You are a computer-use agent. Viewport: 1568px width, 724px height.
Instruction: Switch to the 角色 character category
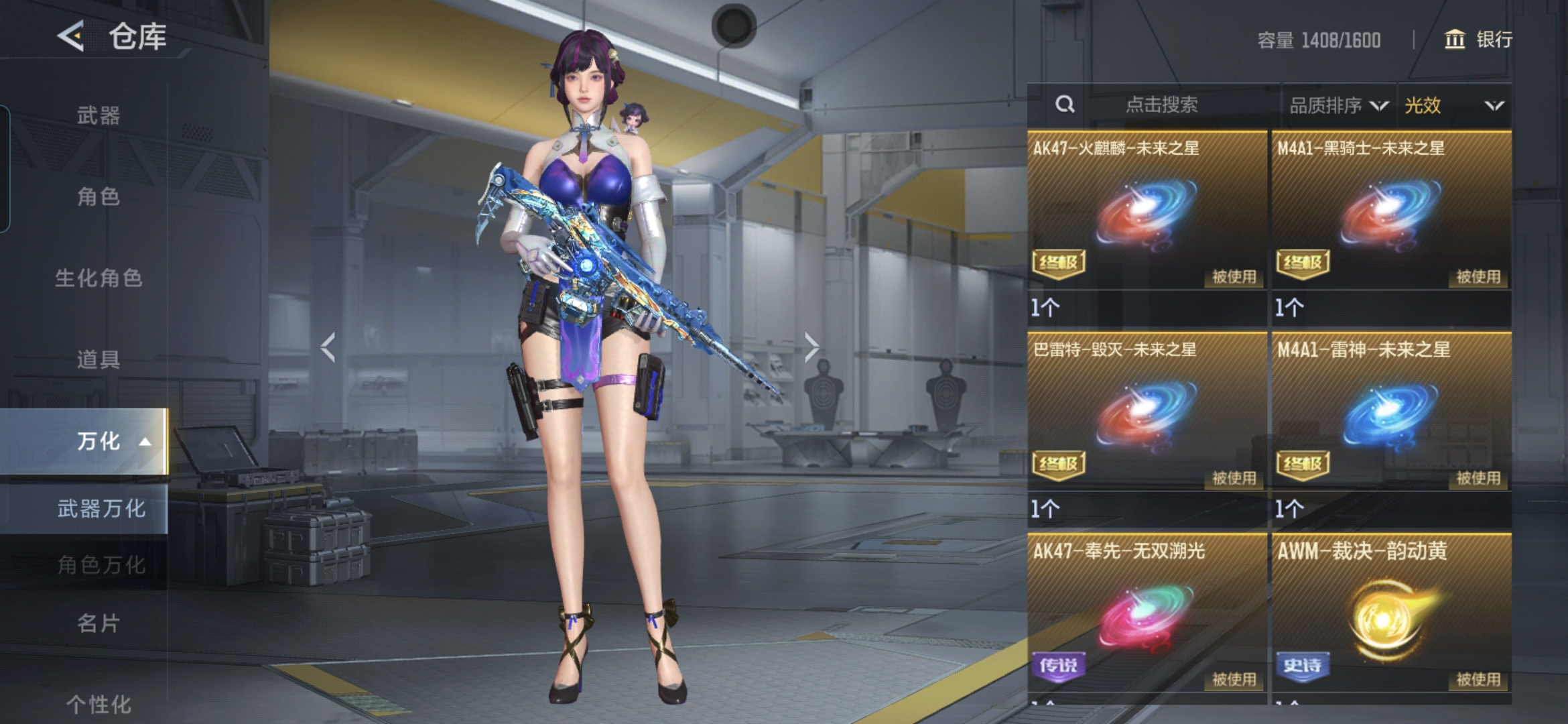point(98,196)
